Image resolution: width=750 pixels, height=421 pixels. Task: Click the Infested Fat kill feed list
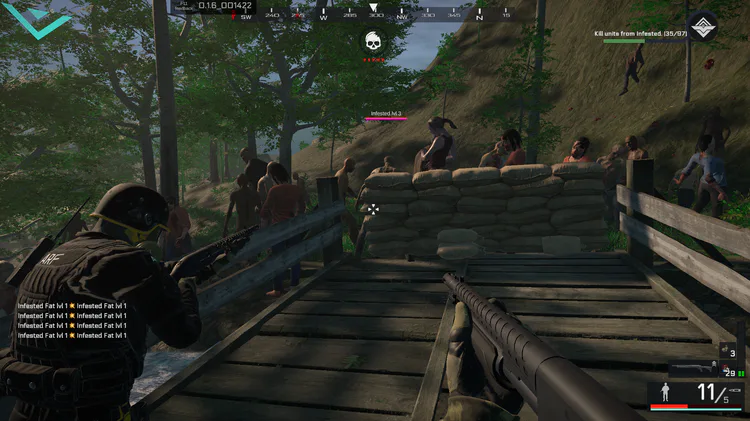click(x=72, y=320)
